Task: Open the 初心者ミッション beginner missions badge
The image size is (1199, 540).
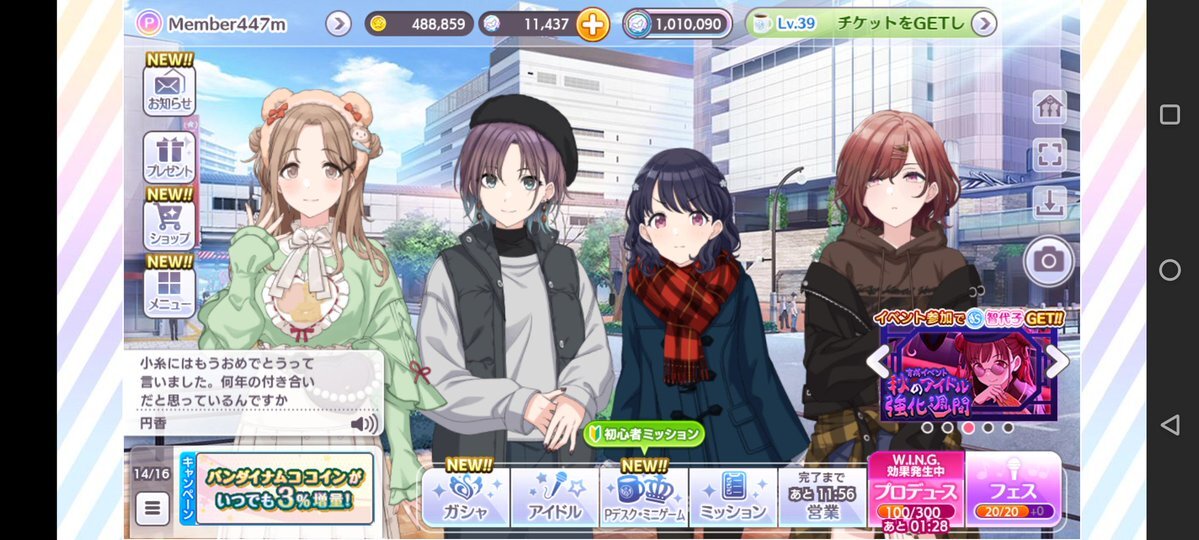Action: click(x=644, y=435)
